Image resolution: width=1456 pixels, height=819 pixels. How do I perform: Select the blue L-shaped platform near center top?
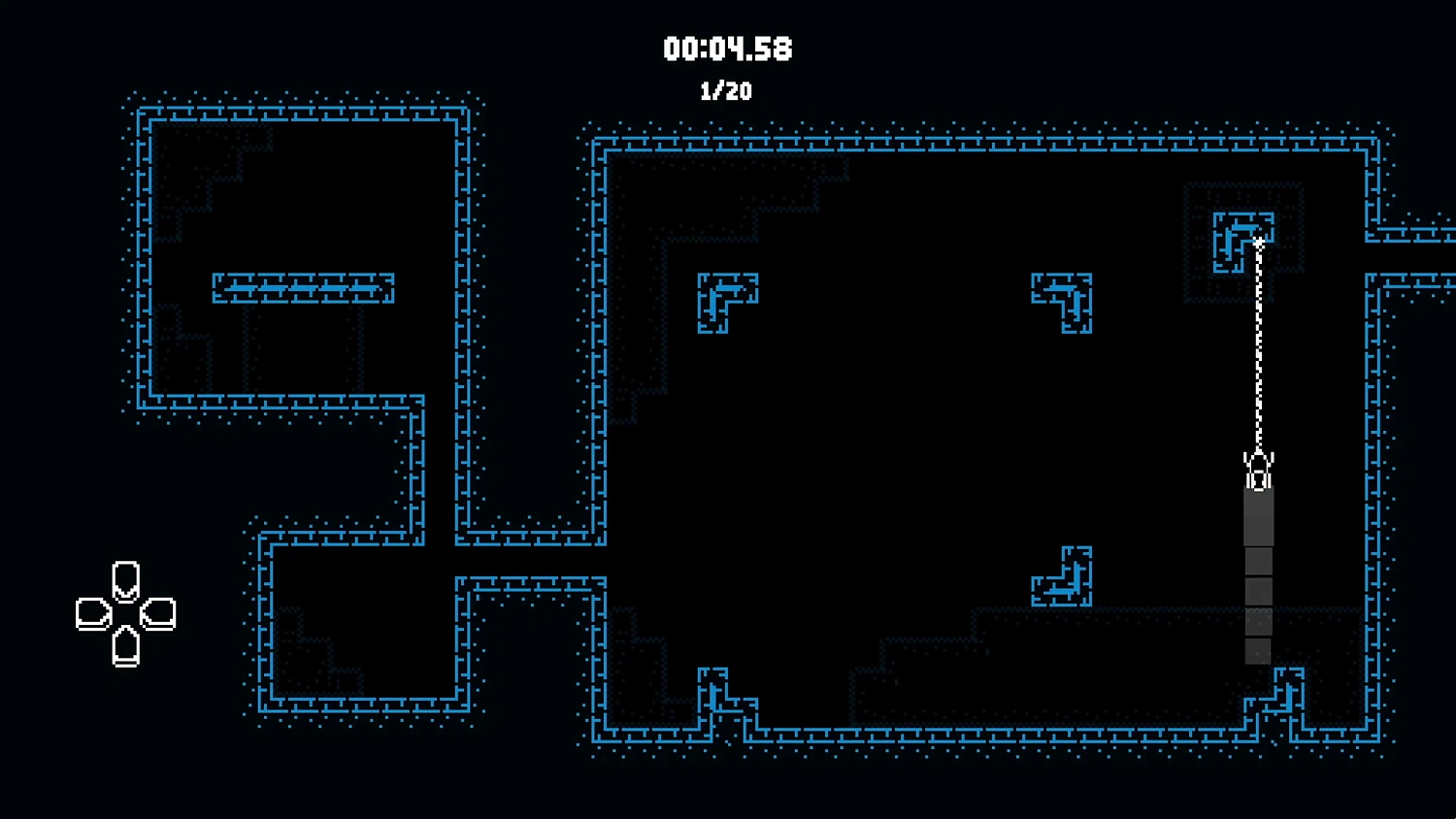coord(726,301)
